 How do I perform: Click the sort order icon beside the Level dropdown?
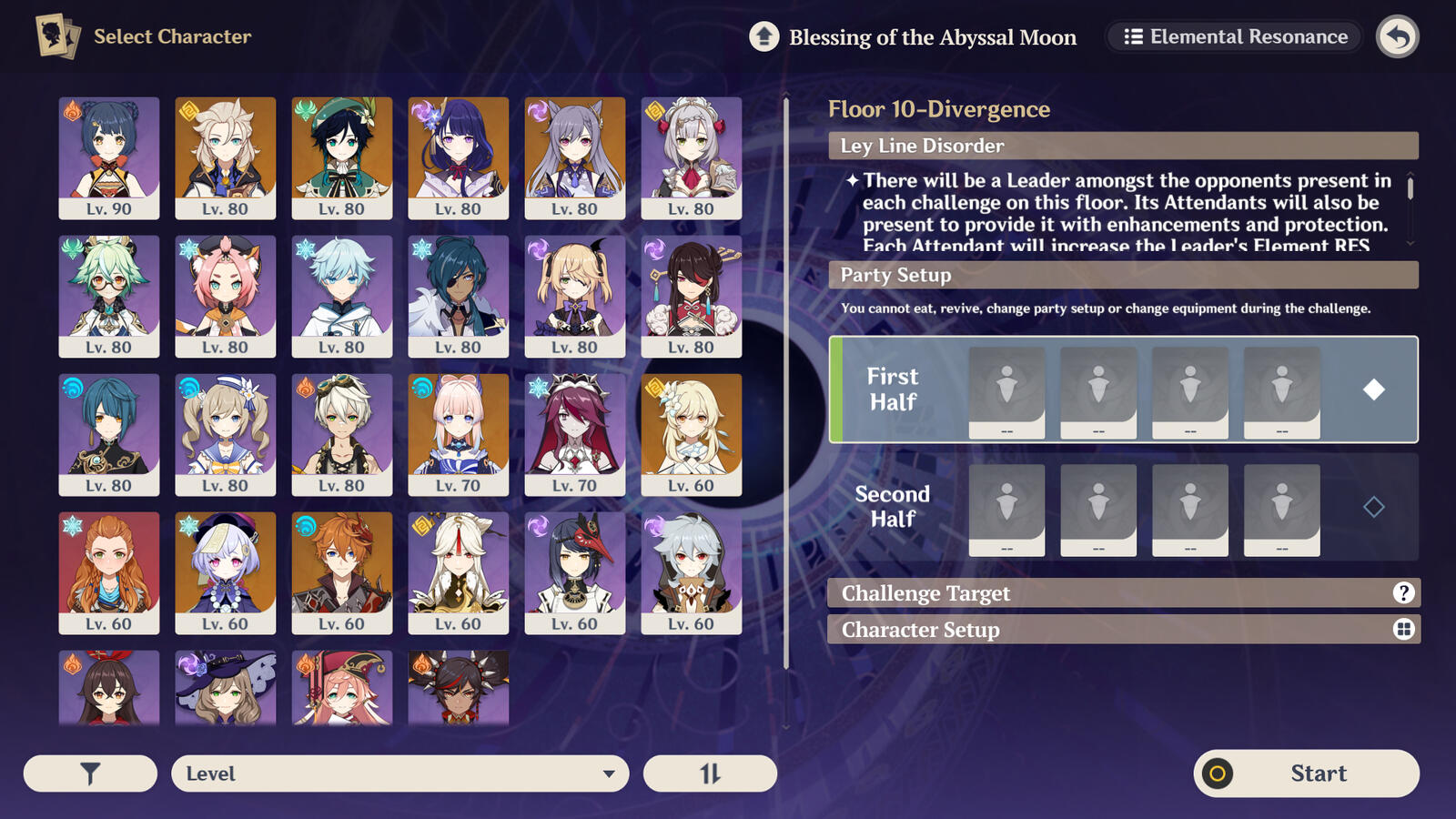(x=710, y=773)
